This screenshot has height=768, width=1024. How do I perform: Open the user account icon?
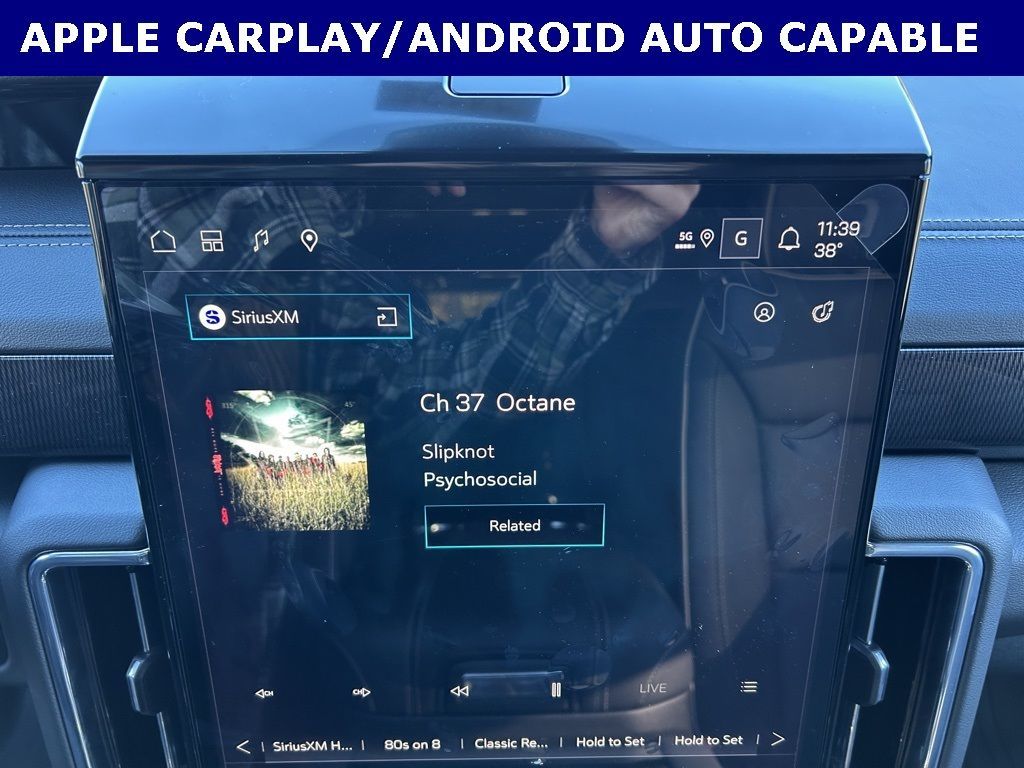764,313
